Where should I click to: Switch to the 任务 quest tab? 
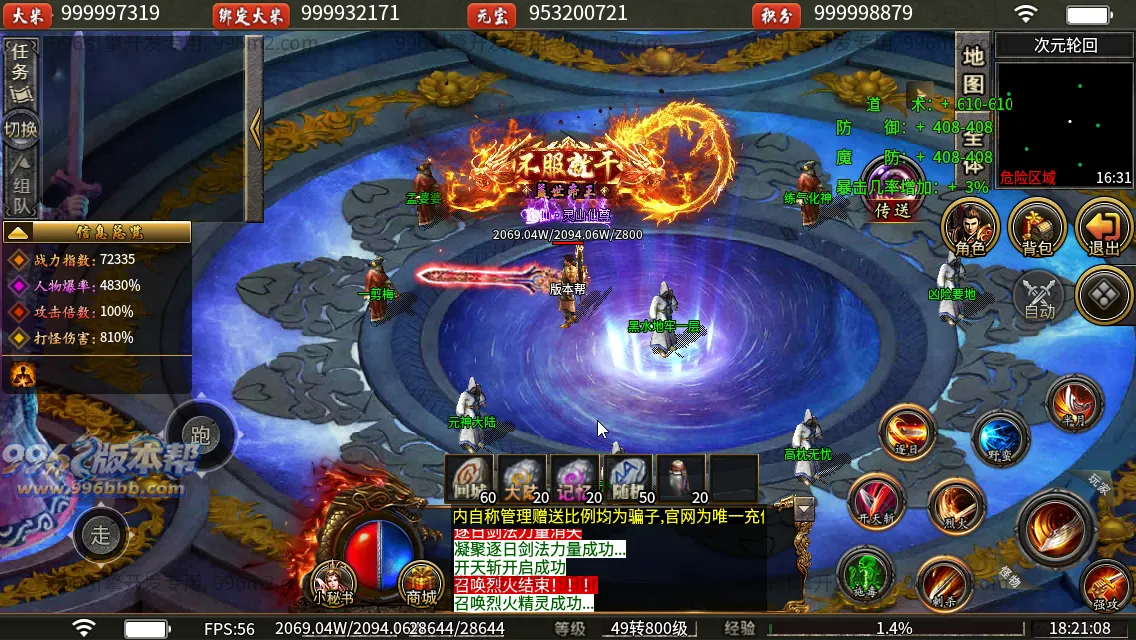pos(21,70)
